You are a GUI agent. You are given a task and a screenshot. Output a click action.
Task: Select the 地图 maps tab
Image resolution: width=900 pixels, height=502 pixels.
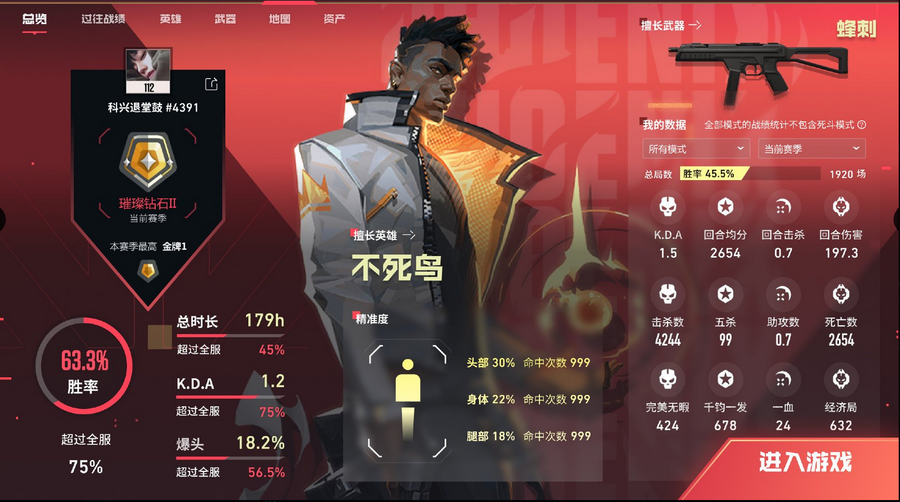pyautogui.click(x=280, y=19)
